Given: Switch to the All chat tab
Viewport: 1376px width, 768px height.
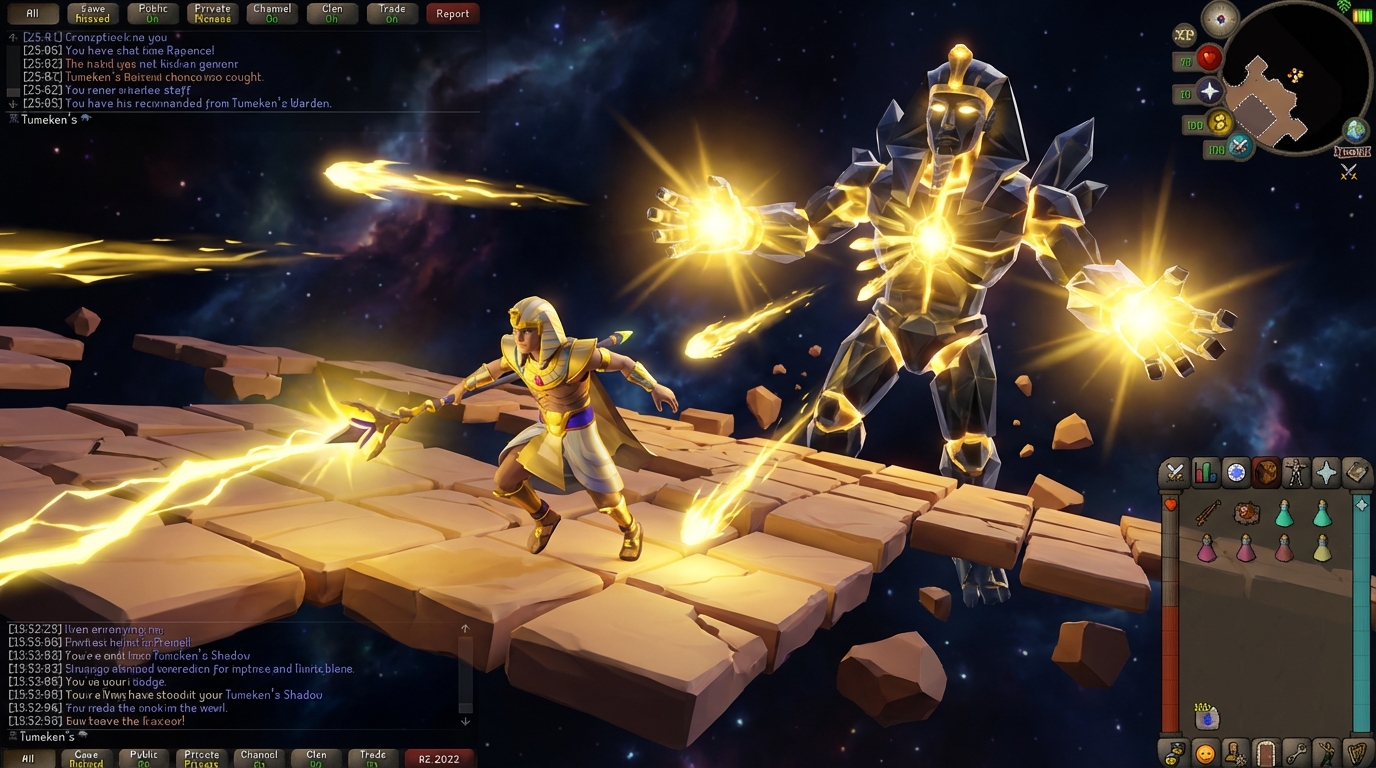Looking at the screenshot, I should (32, 13).
